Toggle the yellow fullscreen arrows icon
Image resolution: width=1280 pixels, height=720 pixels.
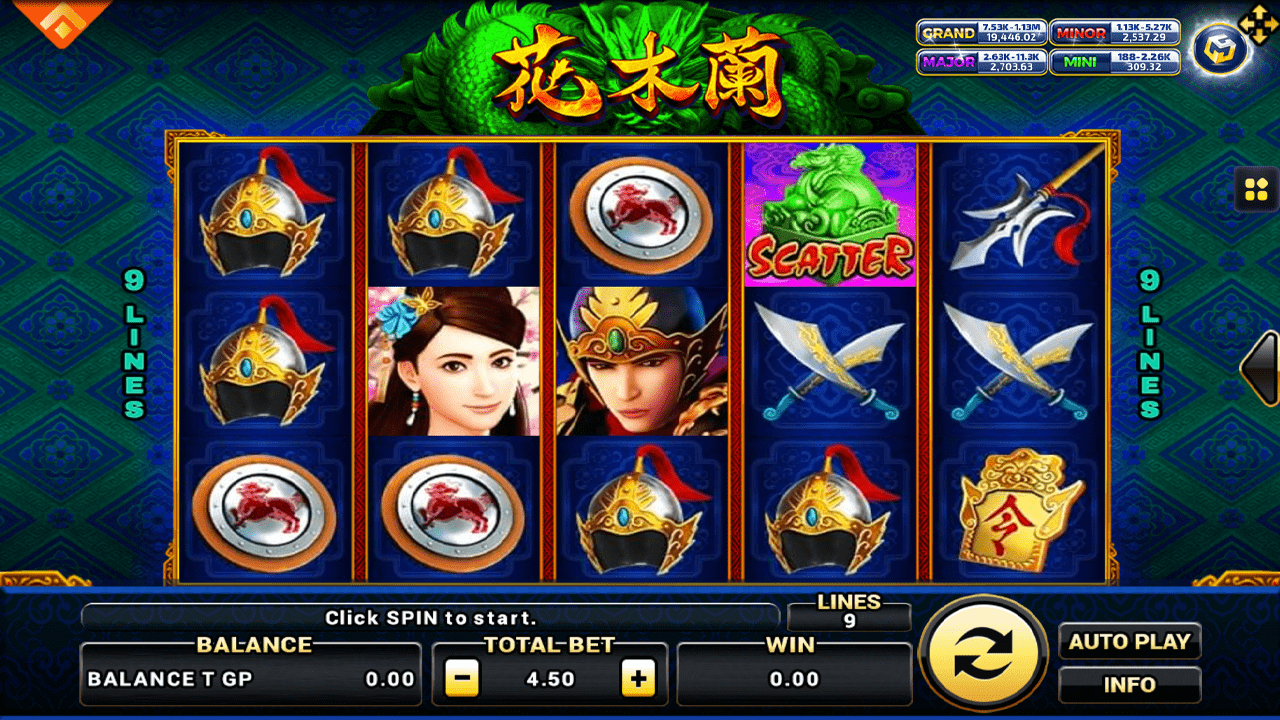tap(1255, 20)
